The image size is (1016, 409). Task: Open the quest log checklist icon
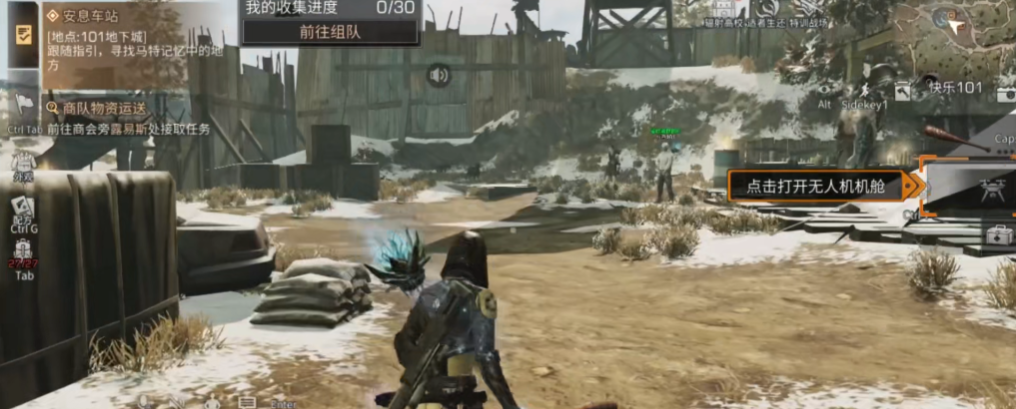coord(22,34)
